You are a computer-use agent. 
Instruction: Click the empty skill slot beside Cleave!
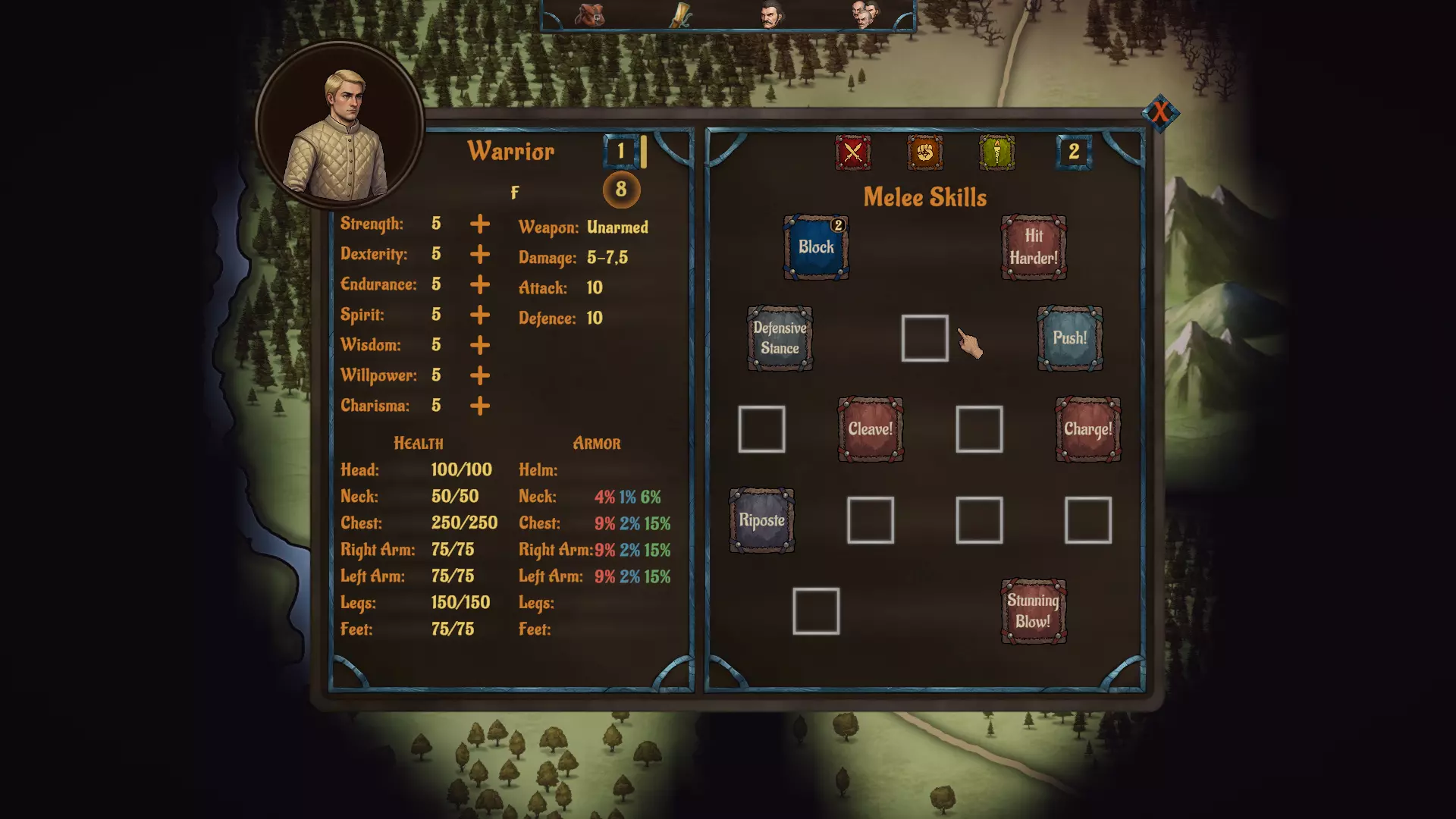tap(978, 431)
